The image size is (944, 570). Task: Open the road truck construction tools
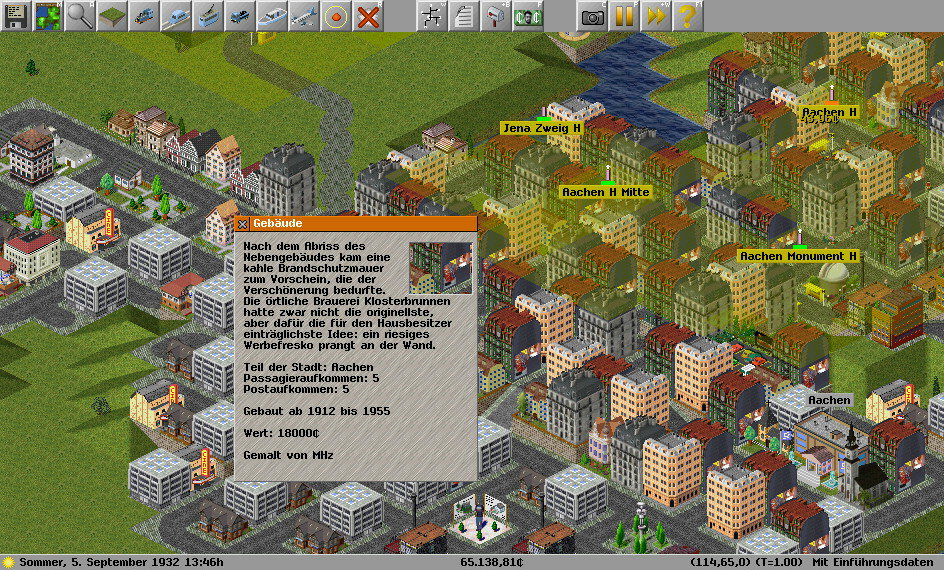pyautogui.click(x=240, y=15)
